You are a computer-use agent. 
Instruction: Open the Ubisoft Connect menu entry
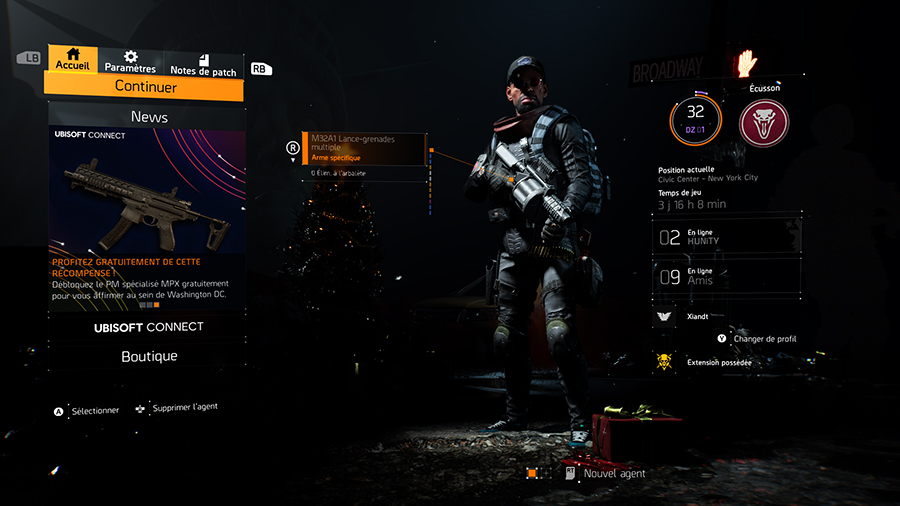click(146, 327)
